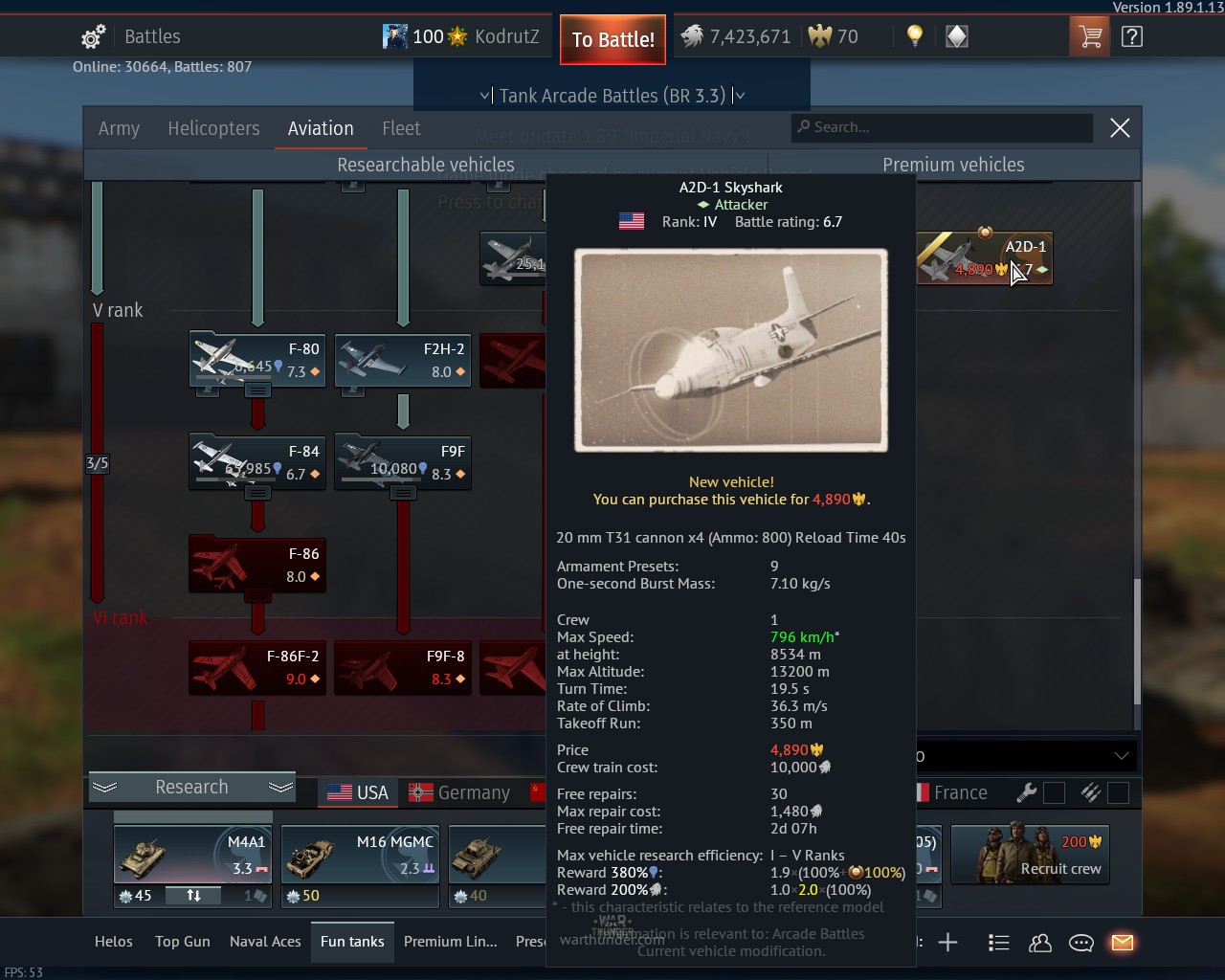
Task: Open the achievements list icon
Action: pyautogui.click(x=999, y=943)
